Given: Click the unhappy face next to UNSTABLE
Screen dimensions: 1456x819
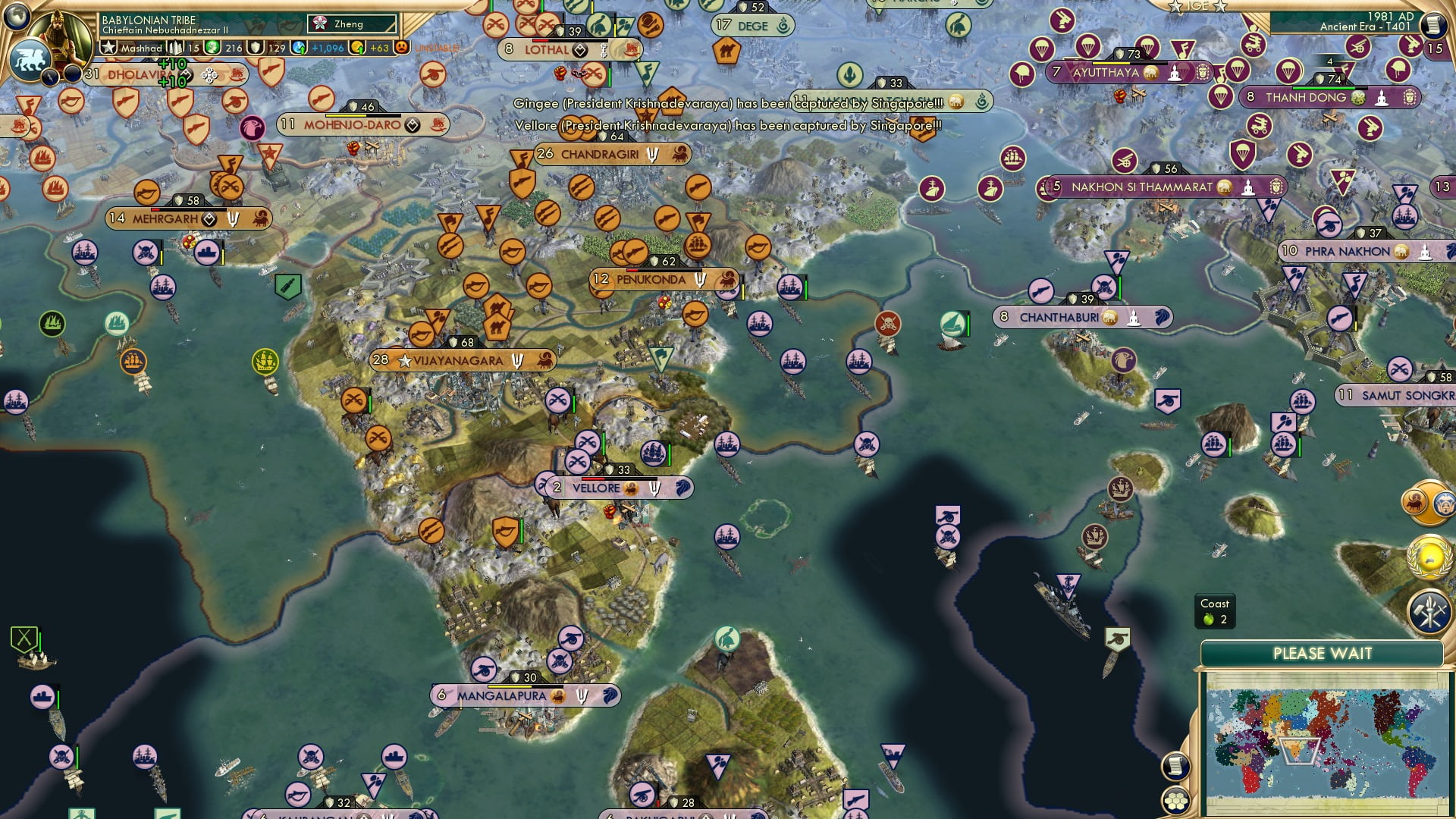Looking at the screenshot, I should pyautogui.click(x=401, y=48).
